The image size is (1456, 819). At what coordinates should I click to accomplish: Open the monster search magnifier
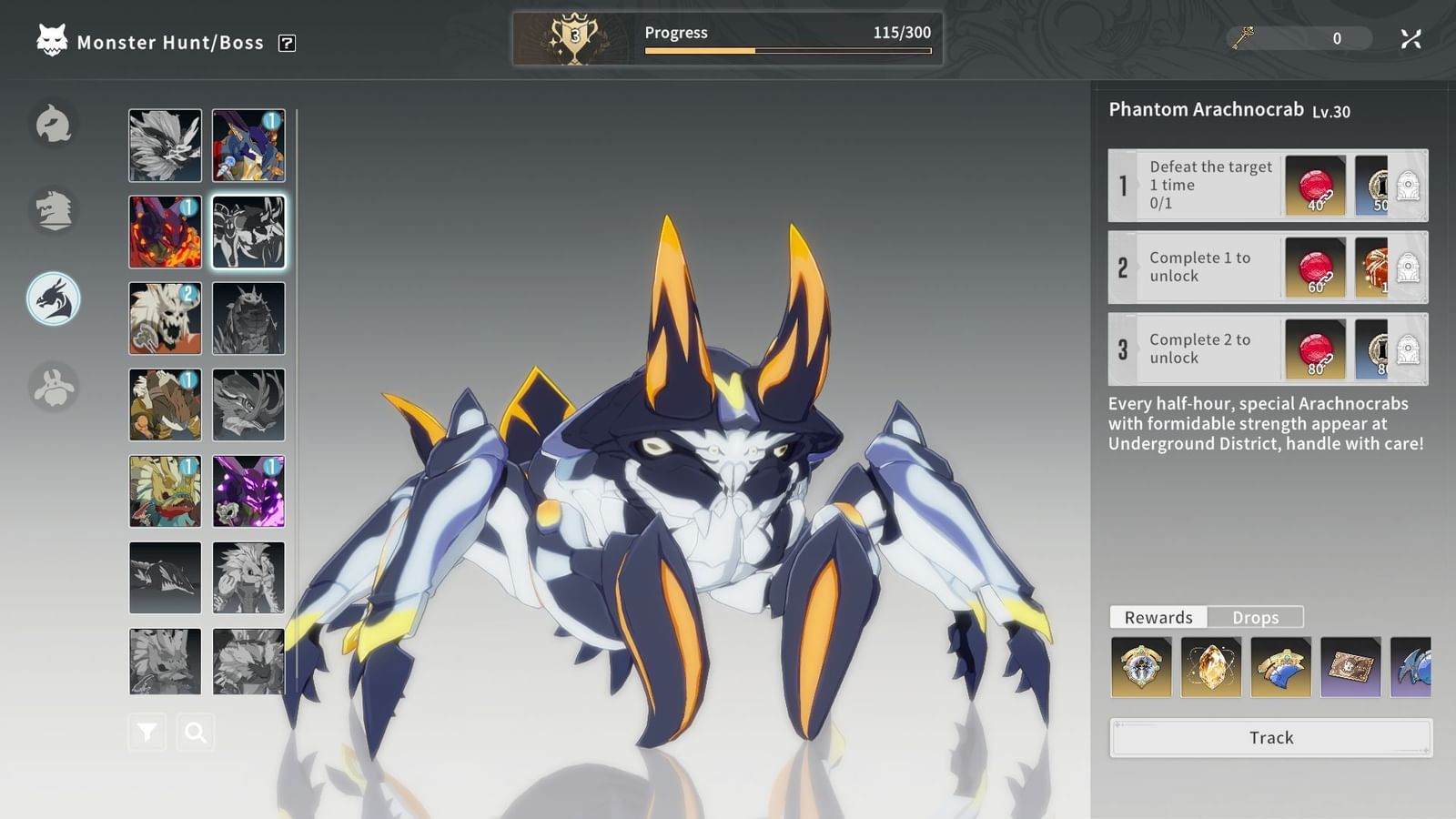tap(196, 731)
